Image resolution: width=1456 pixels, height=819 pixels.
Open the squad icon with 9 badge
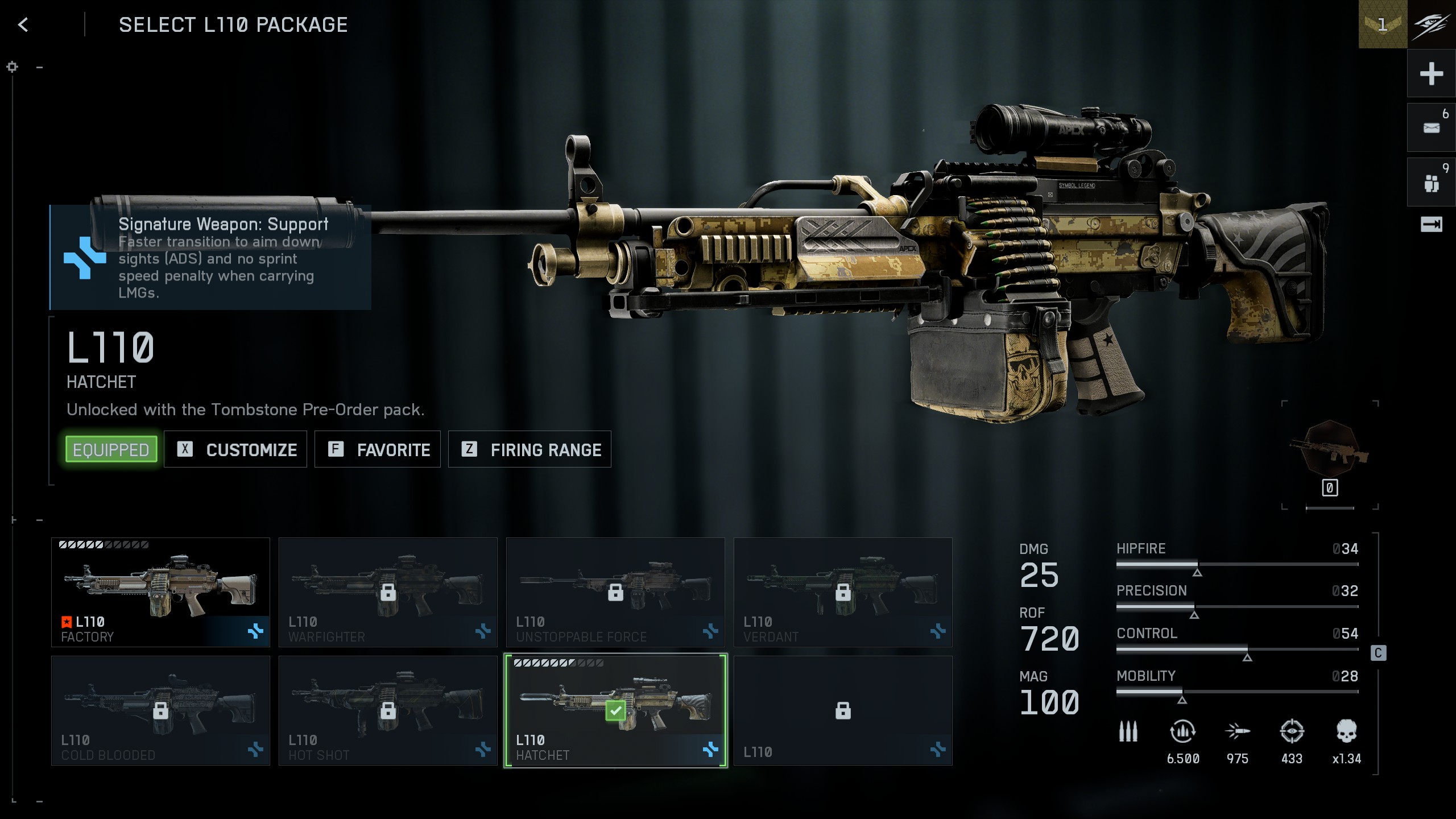tap(1431, 183)
